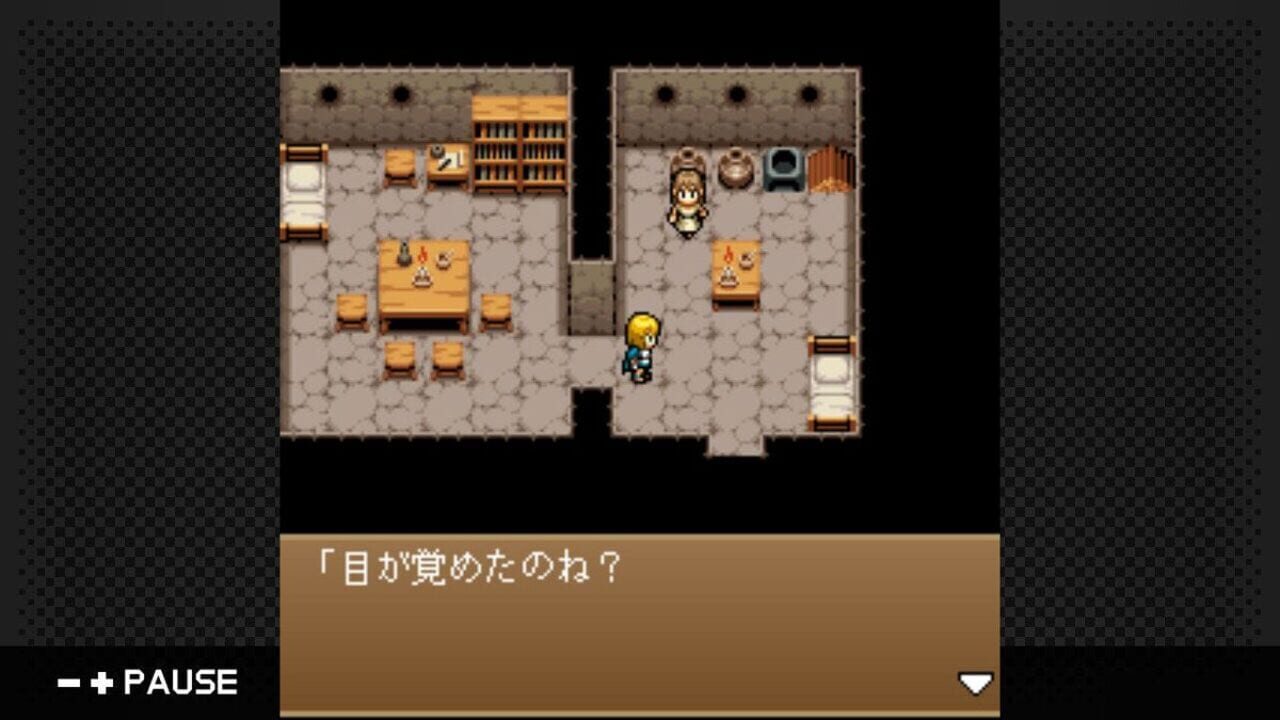Select the blonde hero character sprite

(x=641, y=345)
